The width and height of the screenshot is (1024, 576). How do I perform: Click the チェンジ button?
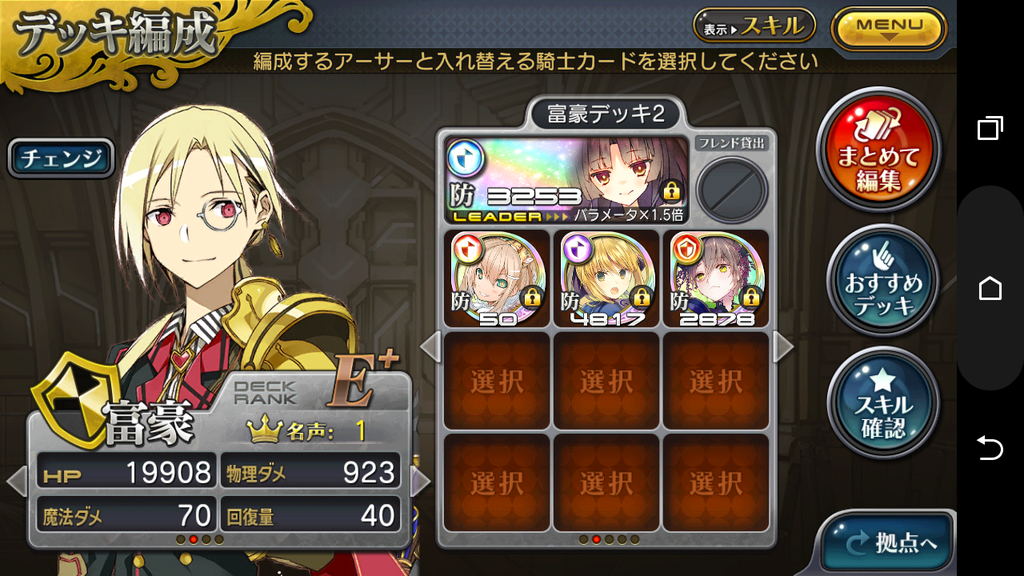coord(62,158)
